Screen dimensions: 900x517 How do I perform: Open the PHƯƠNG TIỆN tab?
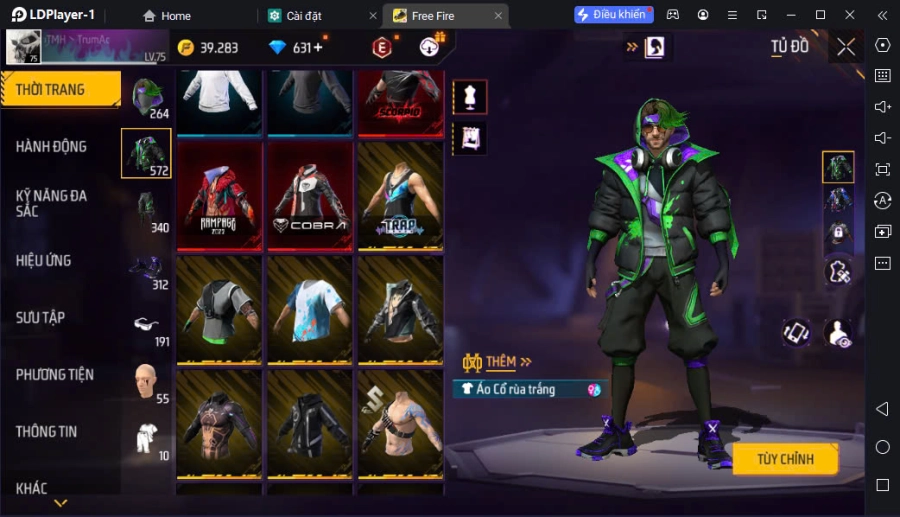pyautogui.click(x=55, y=375)
